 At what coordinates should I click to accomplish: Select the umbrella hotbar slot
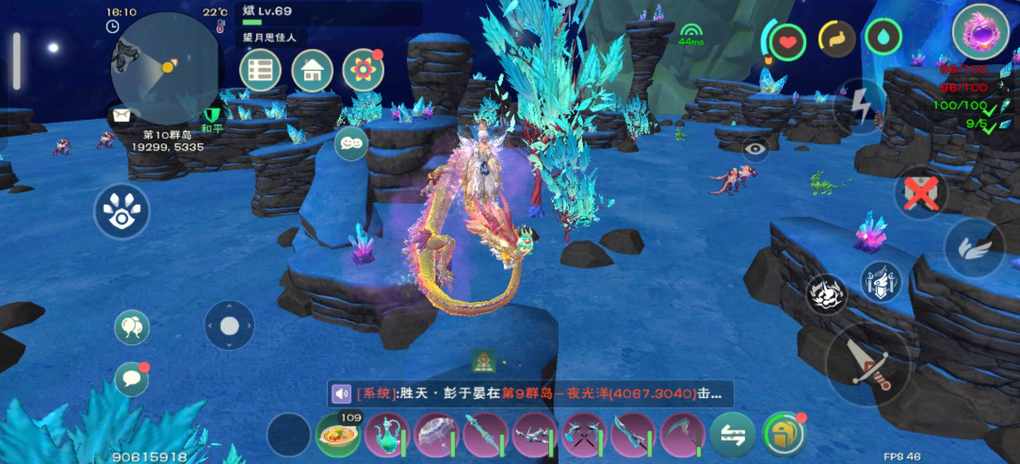pyautogui.click(x=437, y=436)
